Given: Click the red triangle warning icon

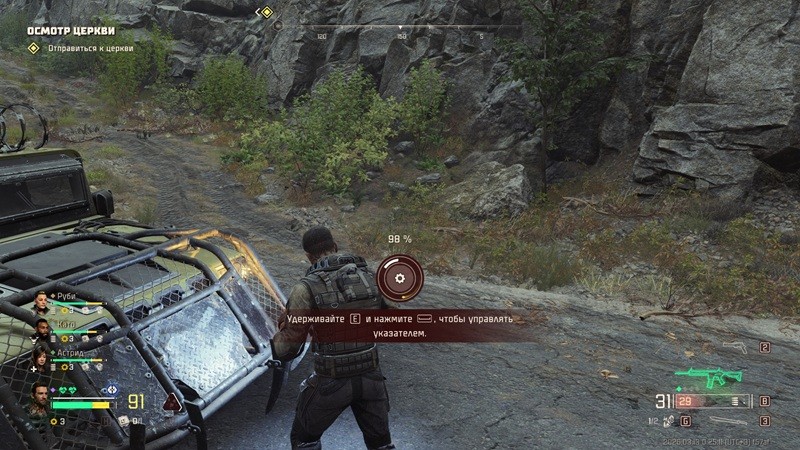Looking at the screenshot, I should [172, 402].
